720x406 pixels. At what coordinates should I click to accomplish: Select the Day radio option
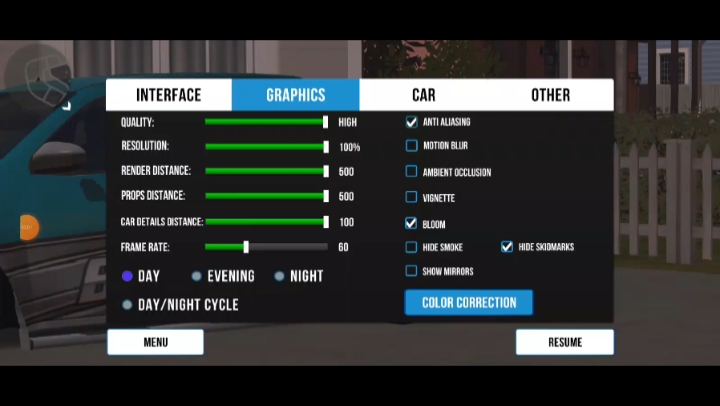click(127, 276)
